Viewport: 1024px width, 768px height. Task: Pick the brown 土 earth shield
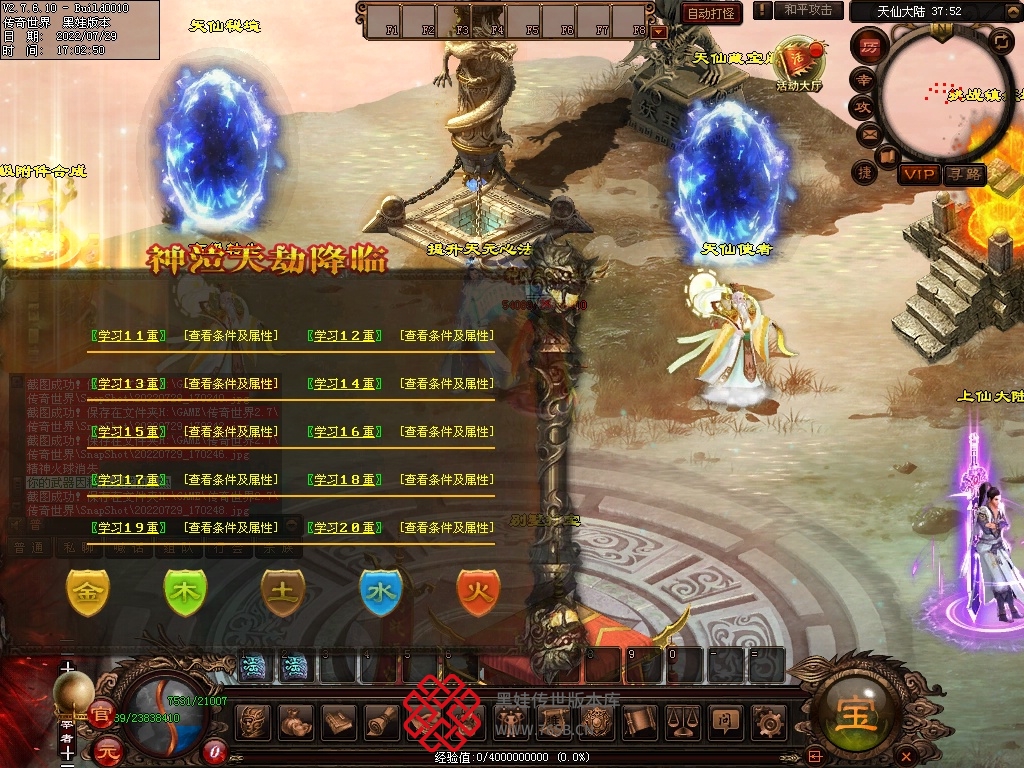click(283, 592)
